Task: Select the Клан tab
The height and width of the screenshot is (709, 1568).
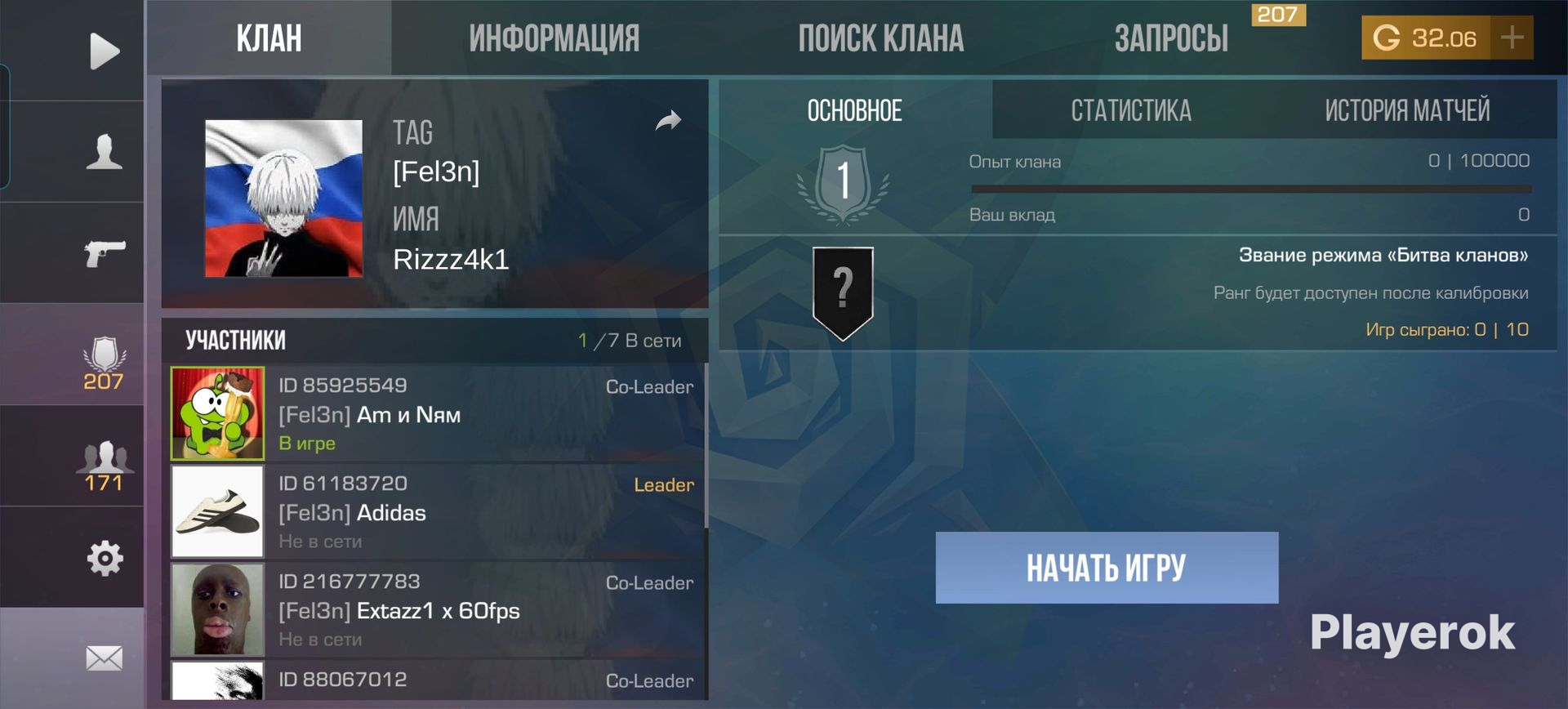Action: pyautogui.click(x=269, y=38)
